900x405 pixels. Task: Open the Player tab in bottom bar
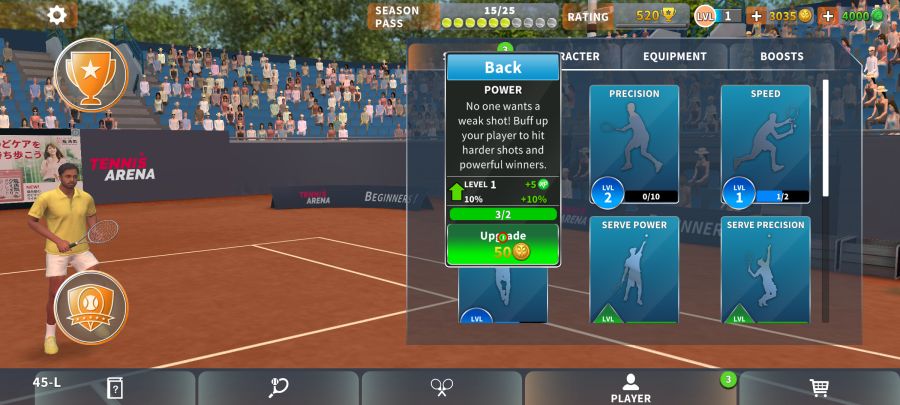pyautogui.click(x=630, y=388)
